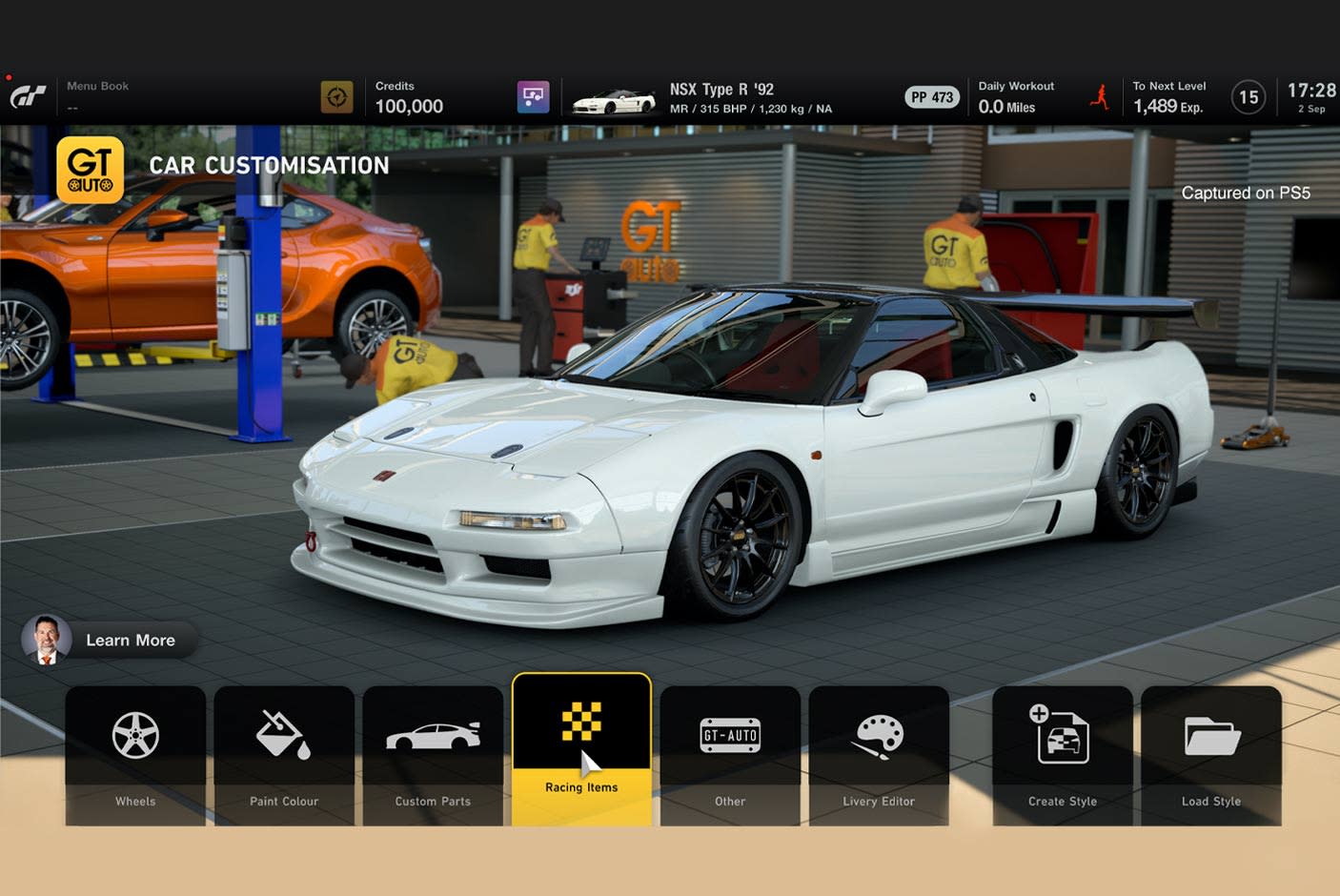Open the Daily Workout tracker

coord(1016,96)
